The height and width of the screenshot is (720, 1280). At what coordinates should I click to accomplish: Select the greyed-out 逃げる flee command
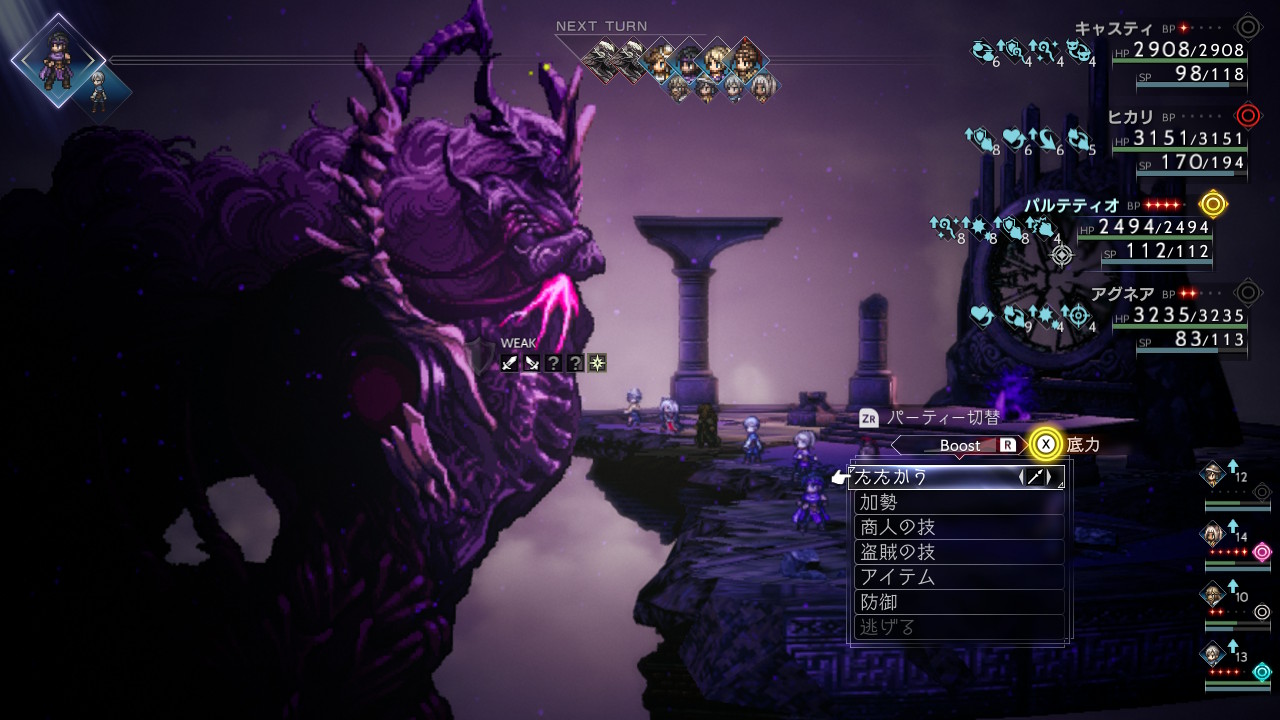[x=958, y=627]
